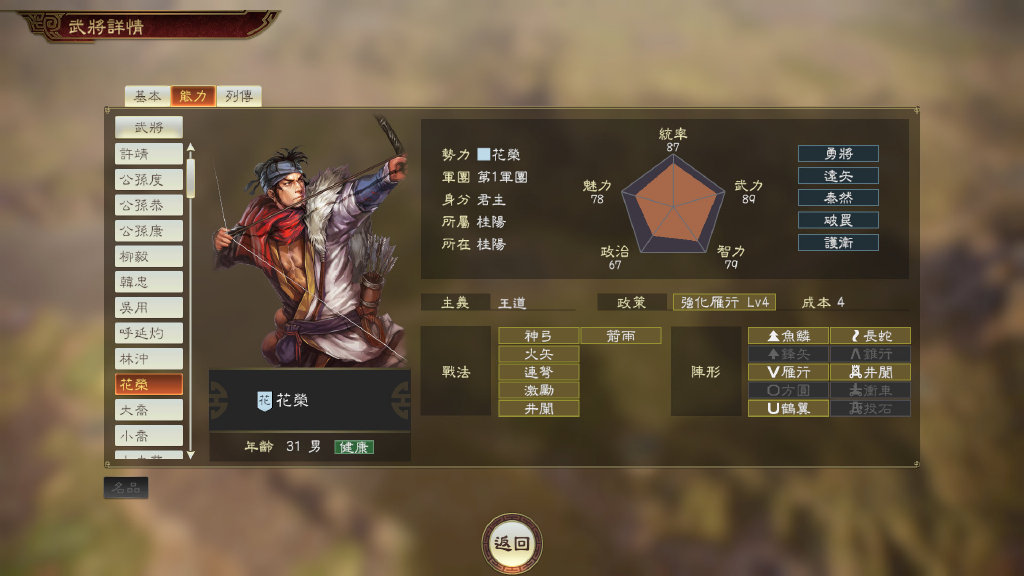This screenshot has width=1024, height=576.
Task: Select the 護衛 trait box
Action: point(838,242)
